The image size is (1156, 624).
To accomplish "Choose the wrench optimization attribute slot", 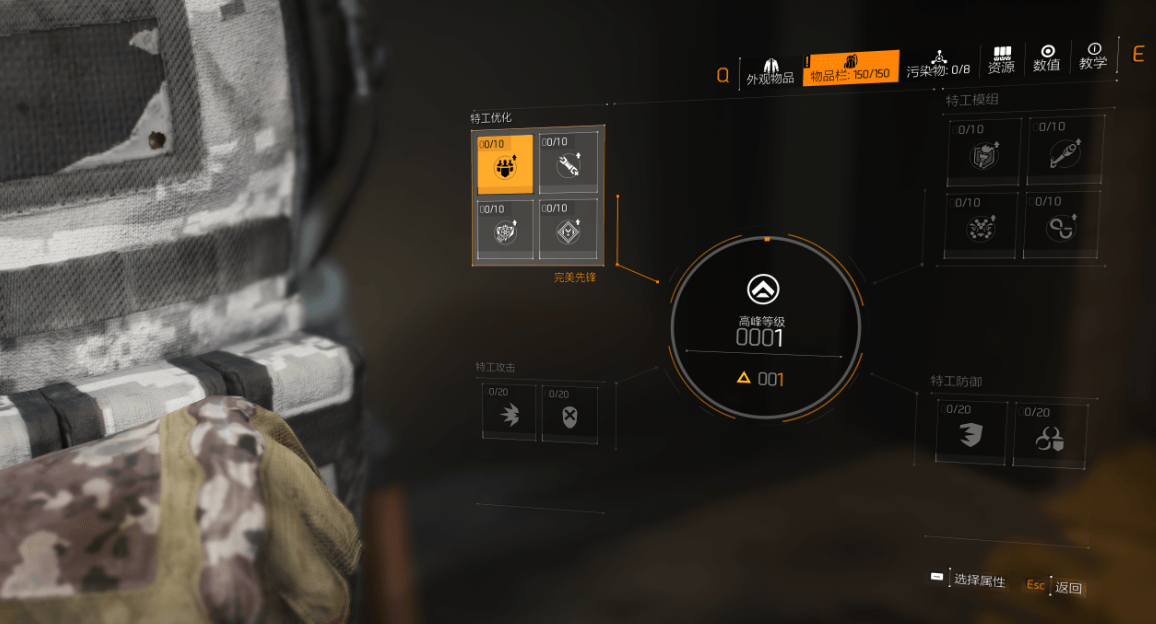I will coord(569,163).
